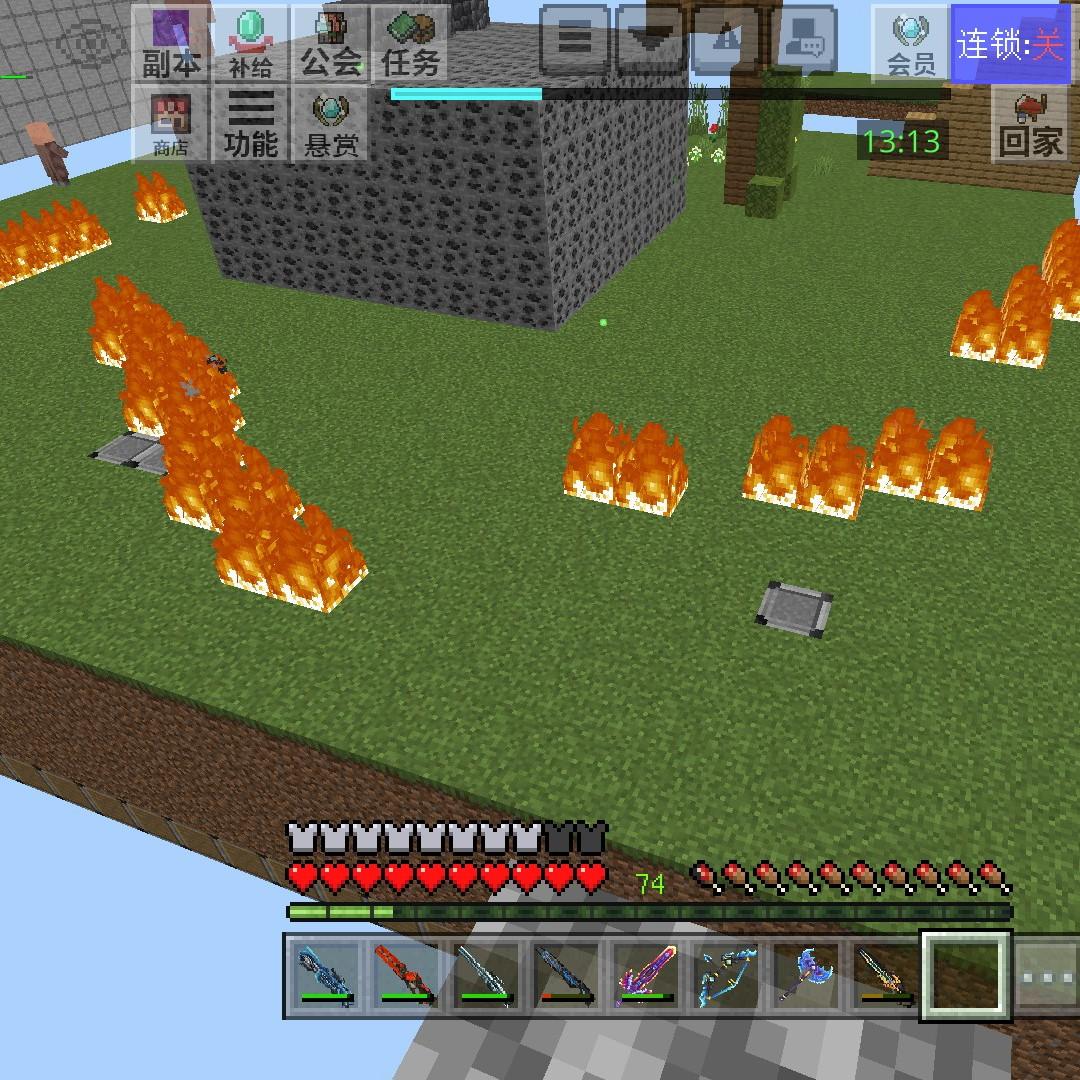1080x1080 pixels.
Task: Open the 商店 shop
Action: point(171,124)
